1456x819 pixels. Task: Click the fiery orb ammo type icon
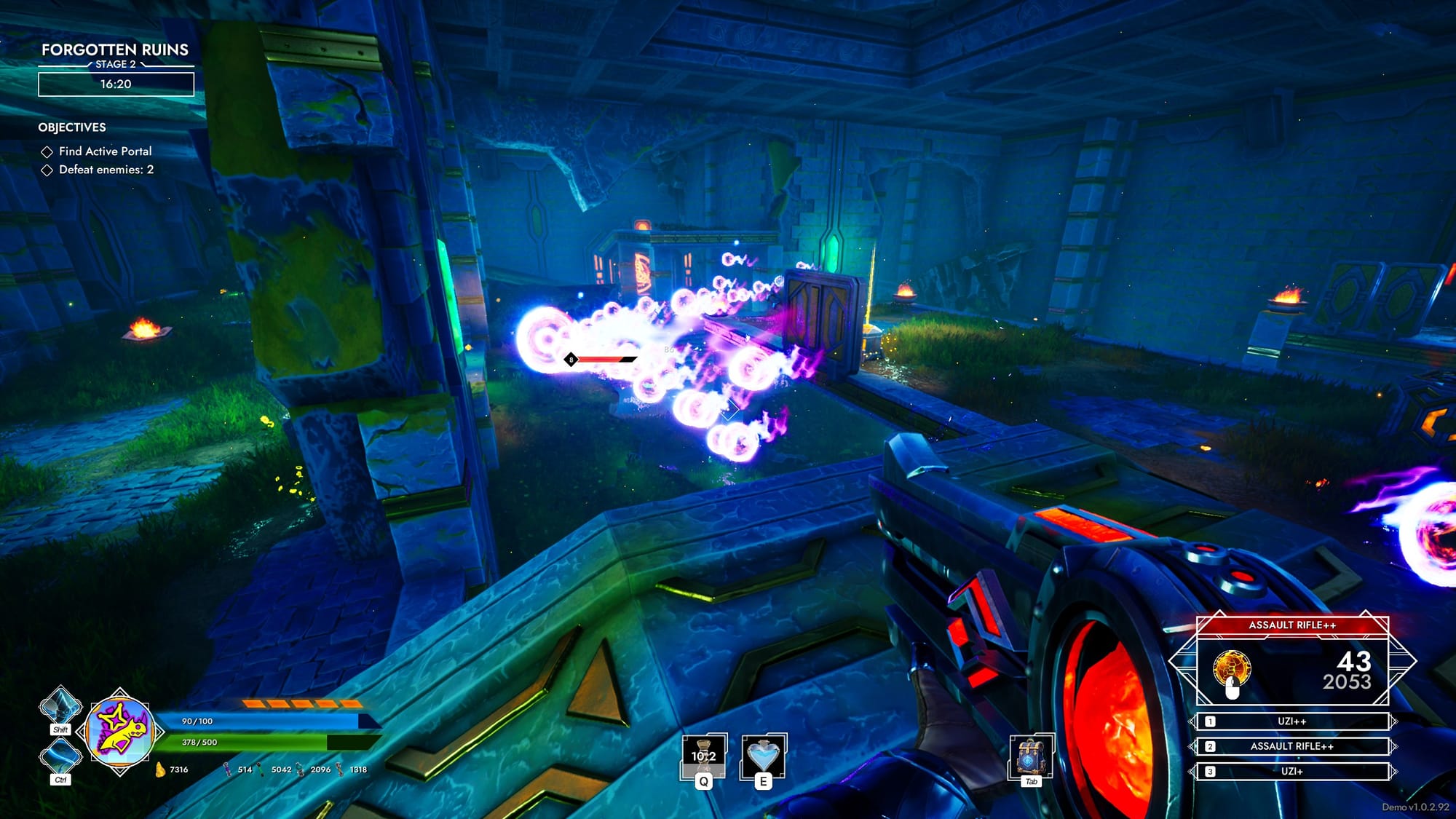point(1232,669)
